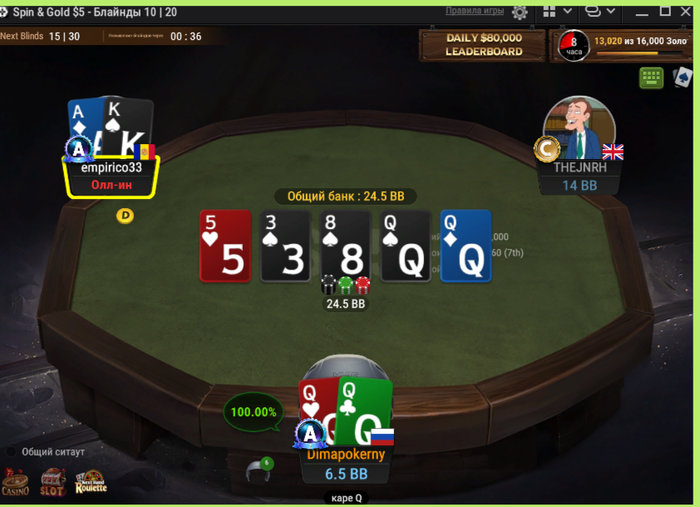Open the spade card icon panel
700x507 pixels.
pos(683,77)
